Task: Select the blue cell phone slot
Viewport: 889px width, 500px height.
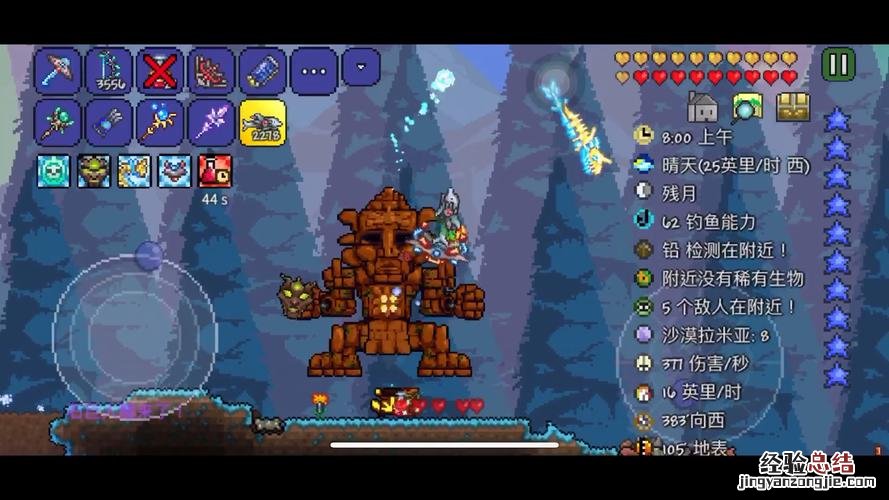Action: (x=262, y=71)
